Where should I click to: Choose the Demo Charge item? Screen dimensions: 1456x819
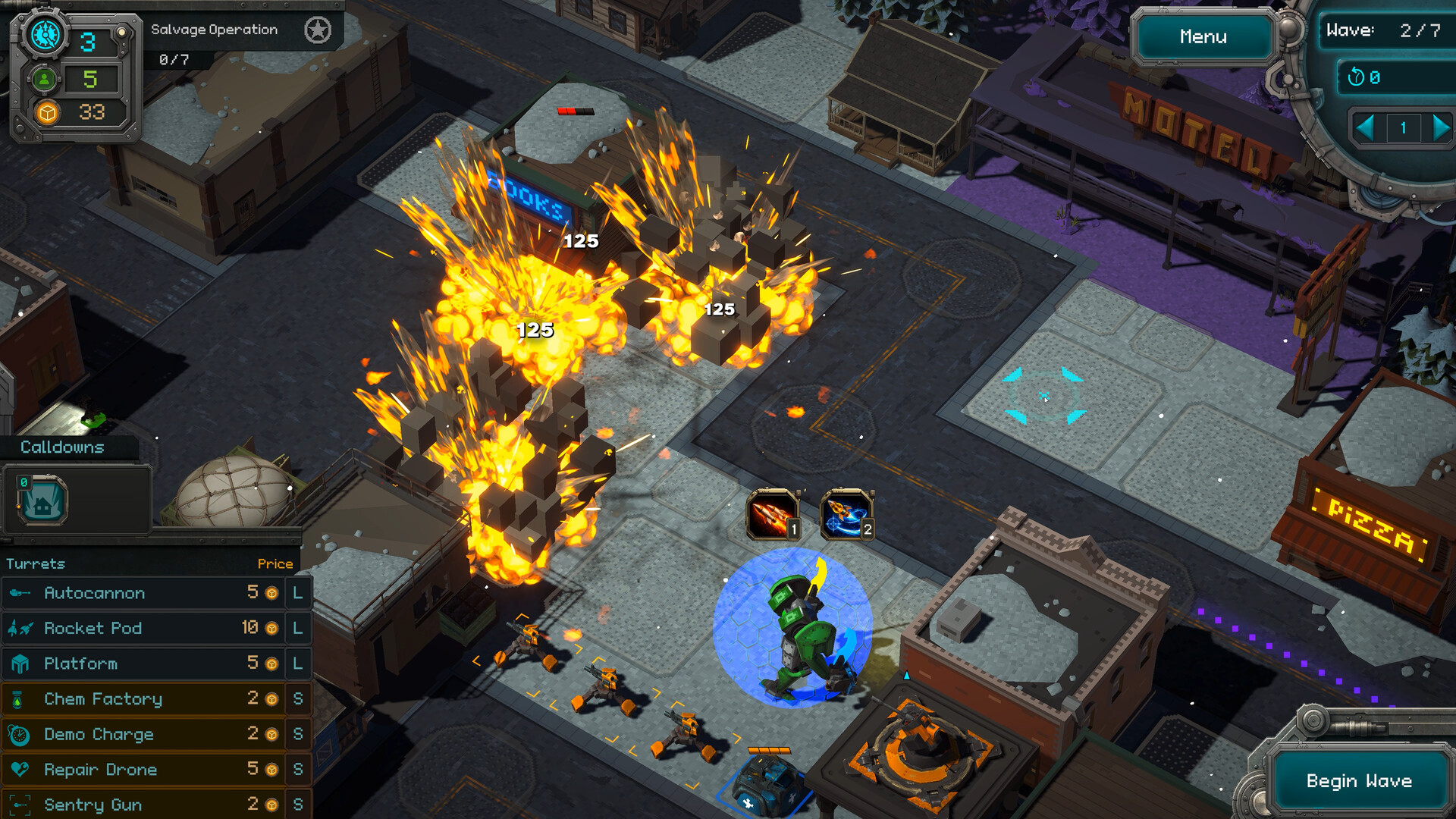144,734
